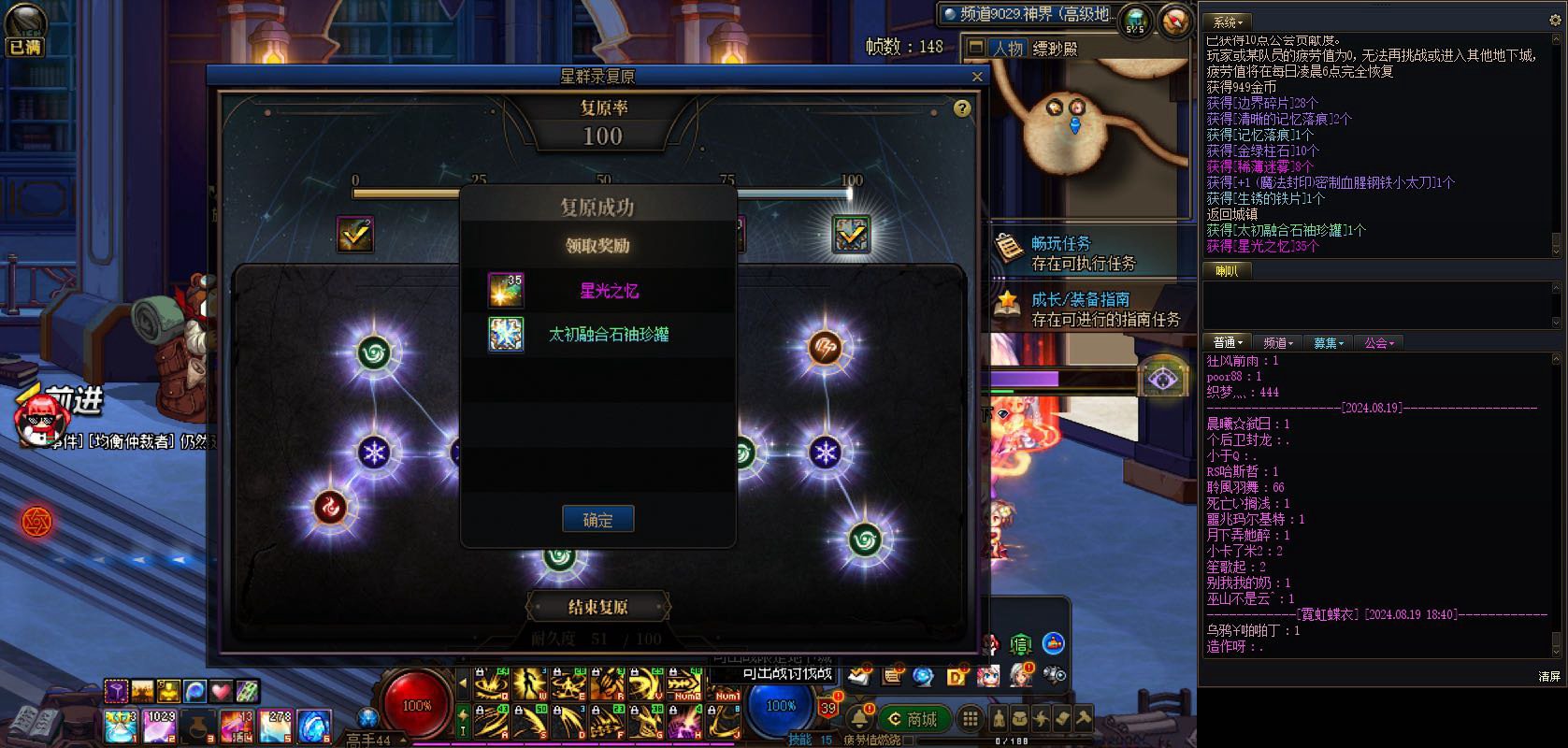Confirm the restoration reward with 确定

tap(597, 520)
